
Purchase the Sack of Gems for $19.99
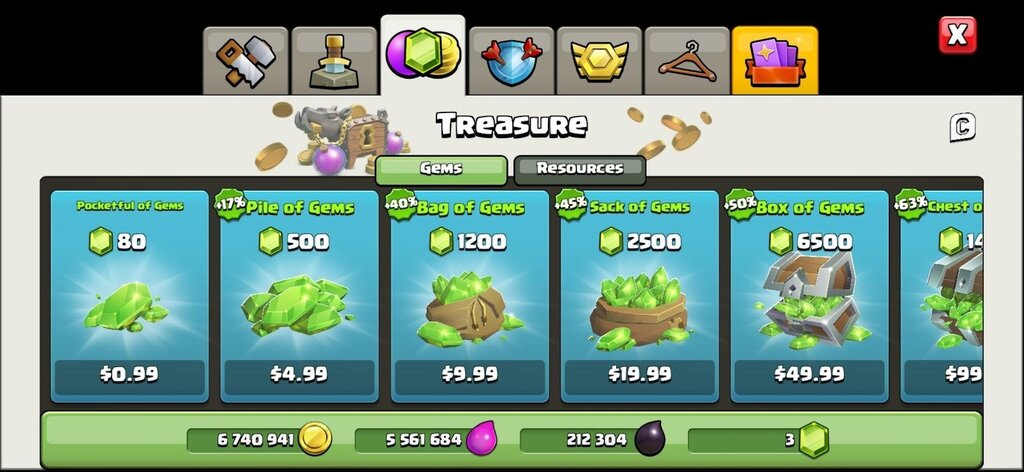coord(639,374)
